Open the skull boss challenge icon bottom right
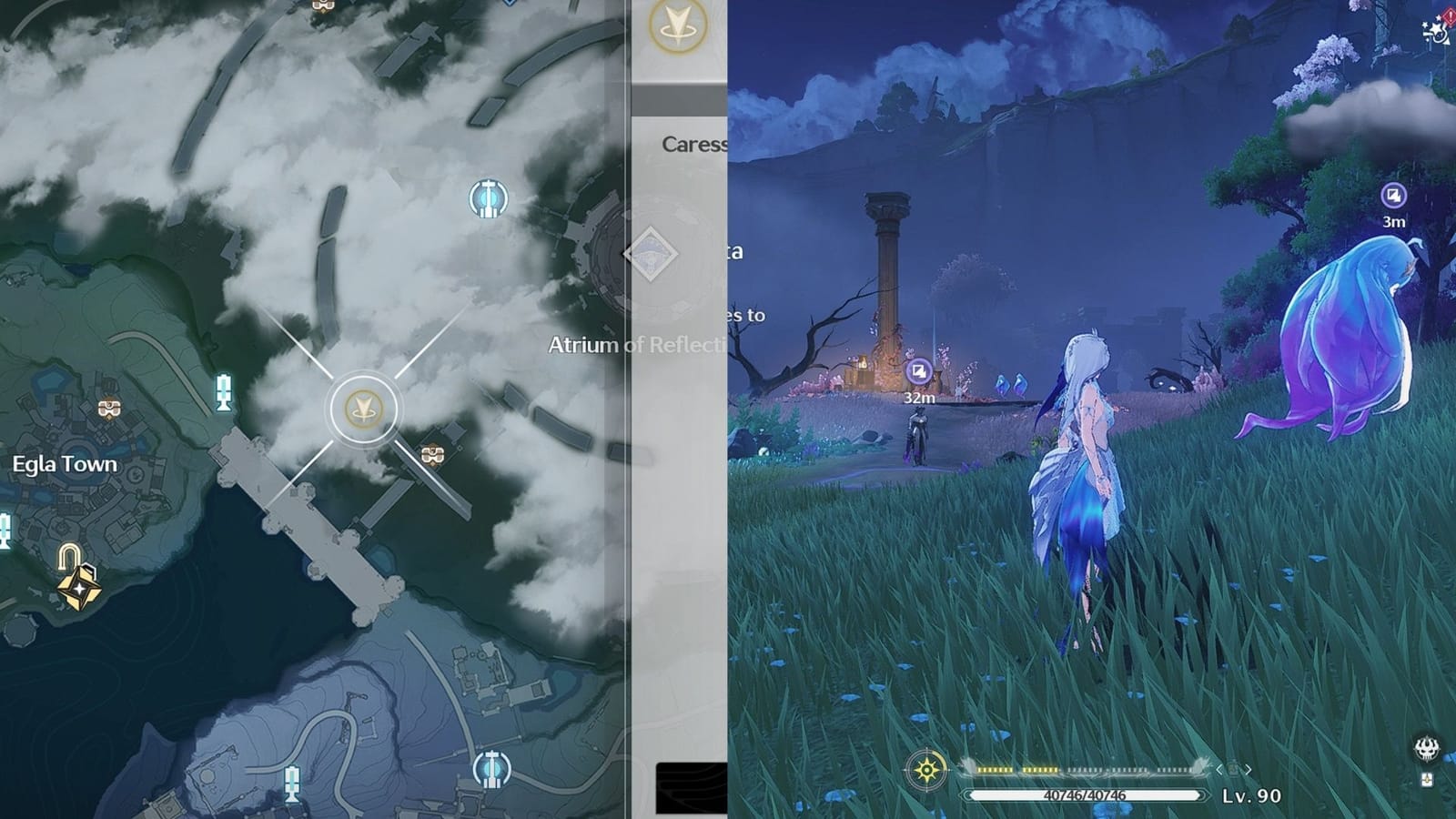Image resolution: width=1456 pixels, height=819 pixels. click(x=1427, y=749)
